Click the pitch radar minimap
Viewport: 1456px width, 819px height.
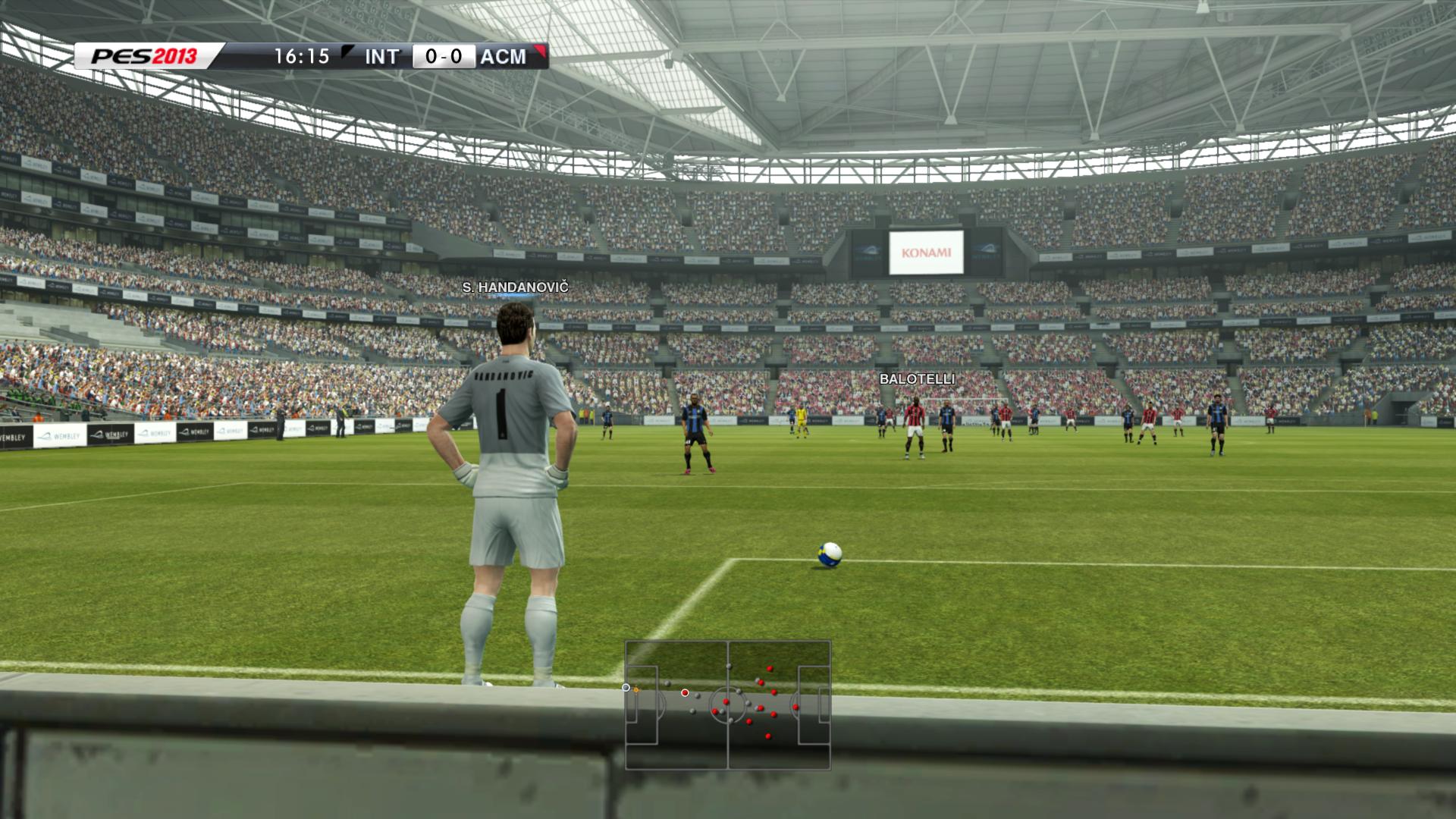point(727,705)
